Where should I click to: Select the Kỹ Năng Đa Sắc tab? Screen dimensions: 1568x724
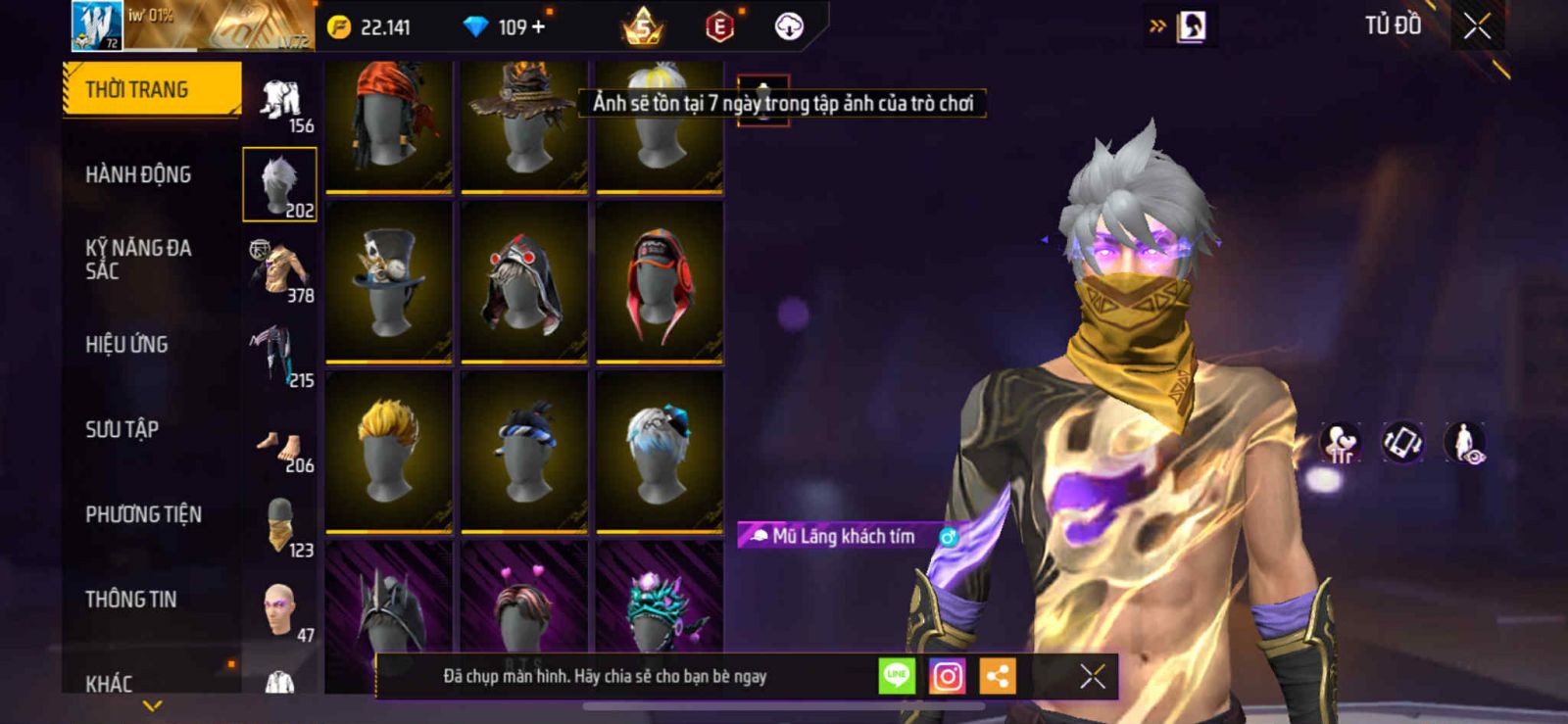(x=138, y=260)
